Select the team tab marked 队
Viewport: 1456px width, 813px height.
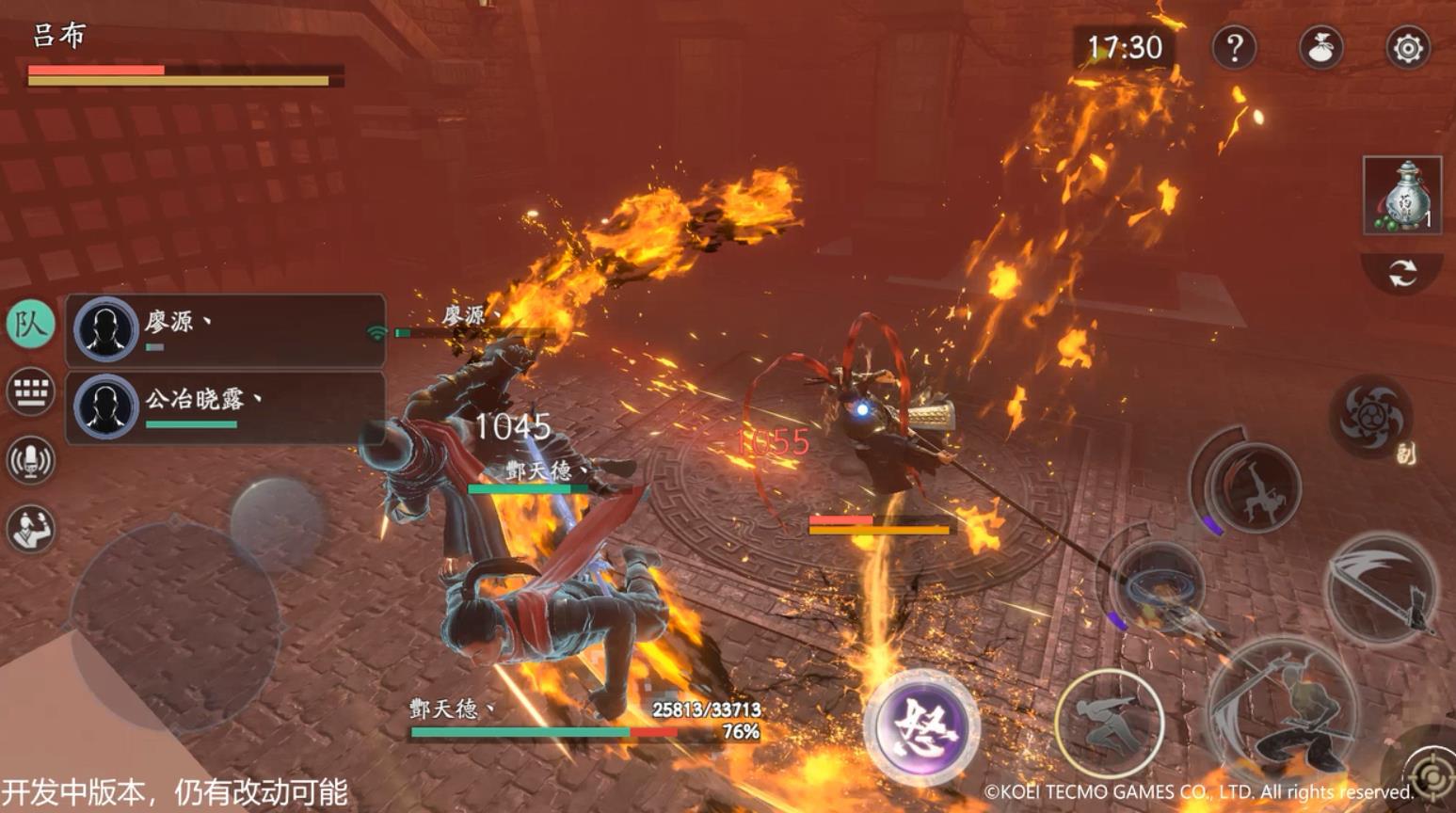30,324
